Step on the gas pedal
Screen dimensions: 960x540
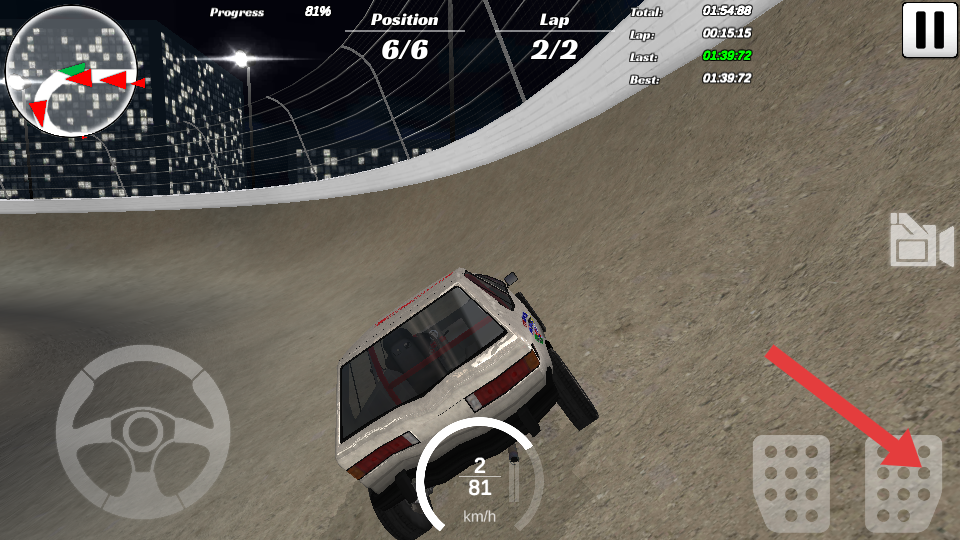click(903, 484)
